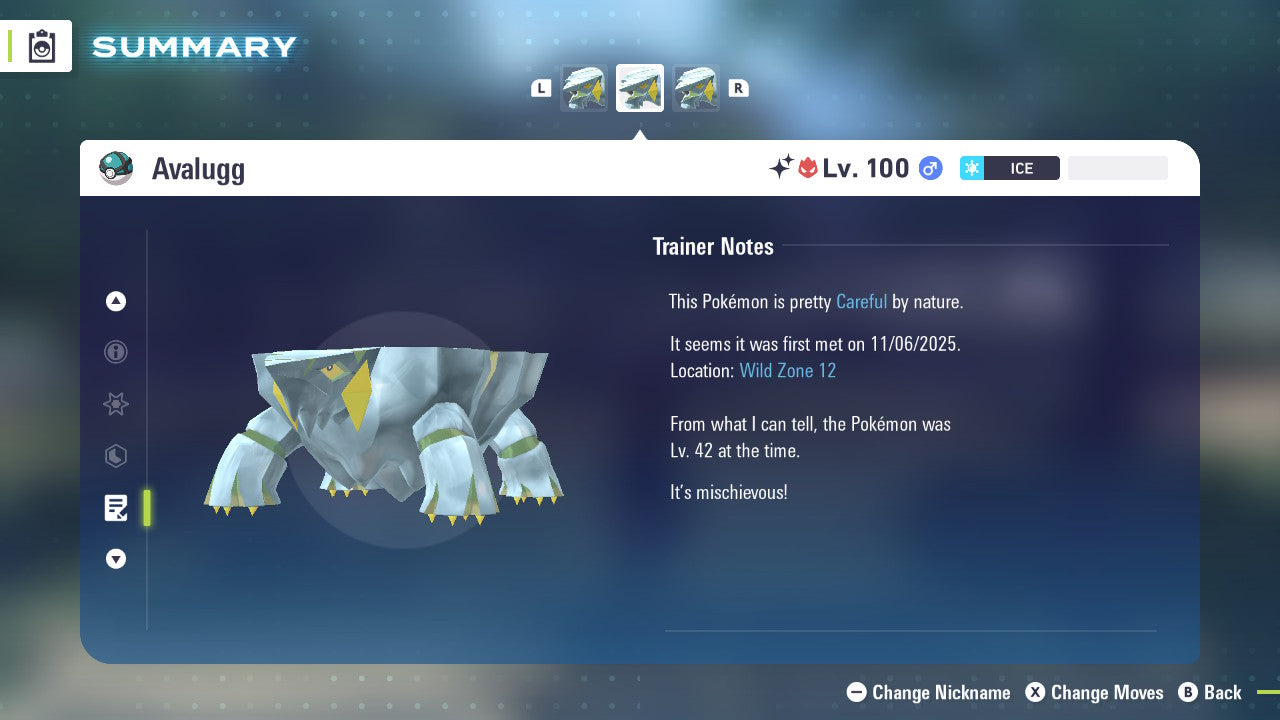Viewport: 1280px width, 720px height.
Task: Select the star ribbons icon in sidebar
Action: (x=116, y=404)
